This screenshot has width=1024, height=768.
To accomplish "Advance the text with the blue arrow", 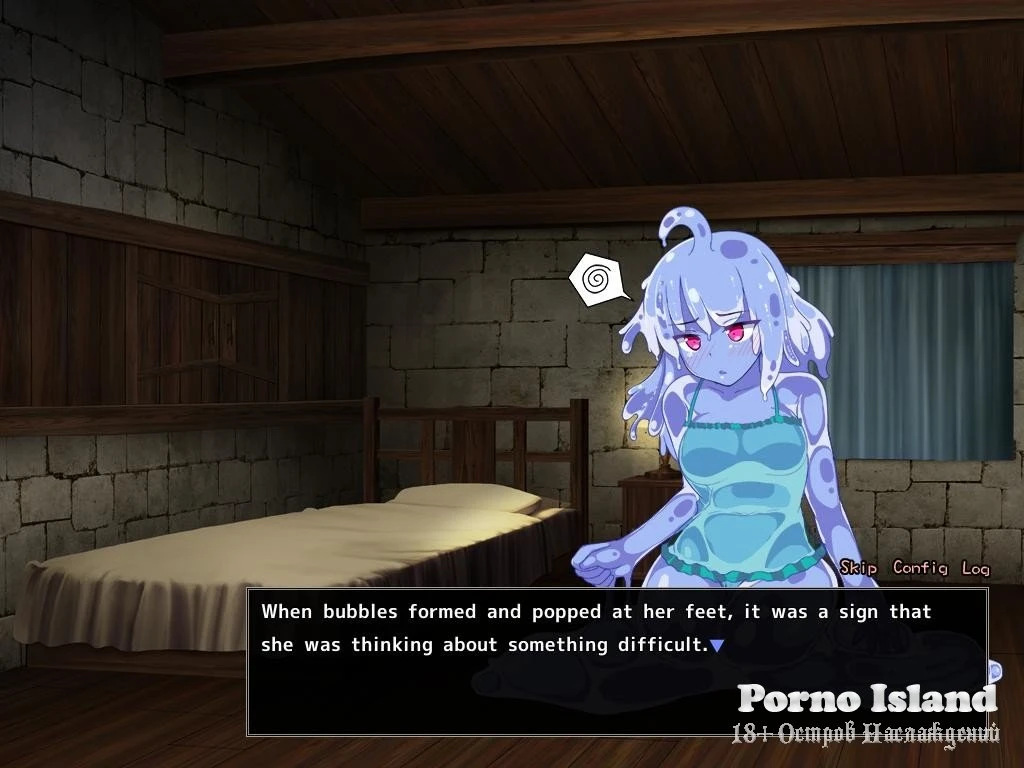I will click(717, 646).
